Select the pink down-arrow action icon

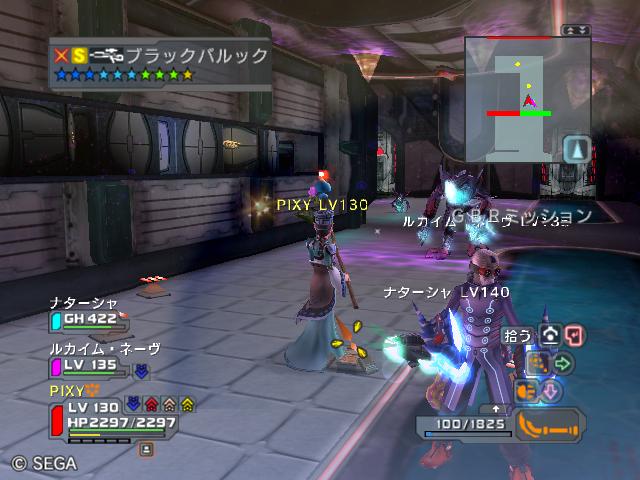(x=550, y=390)
